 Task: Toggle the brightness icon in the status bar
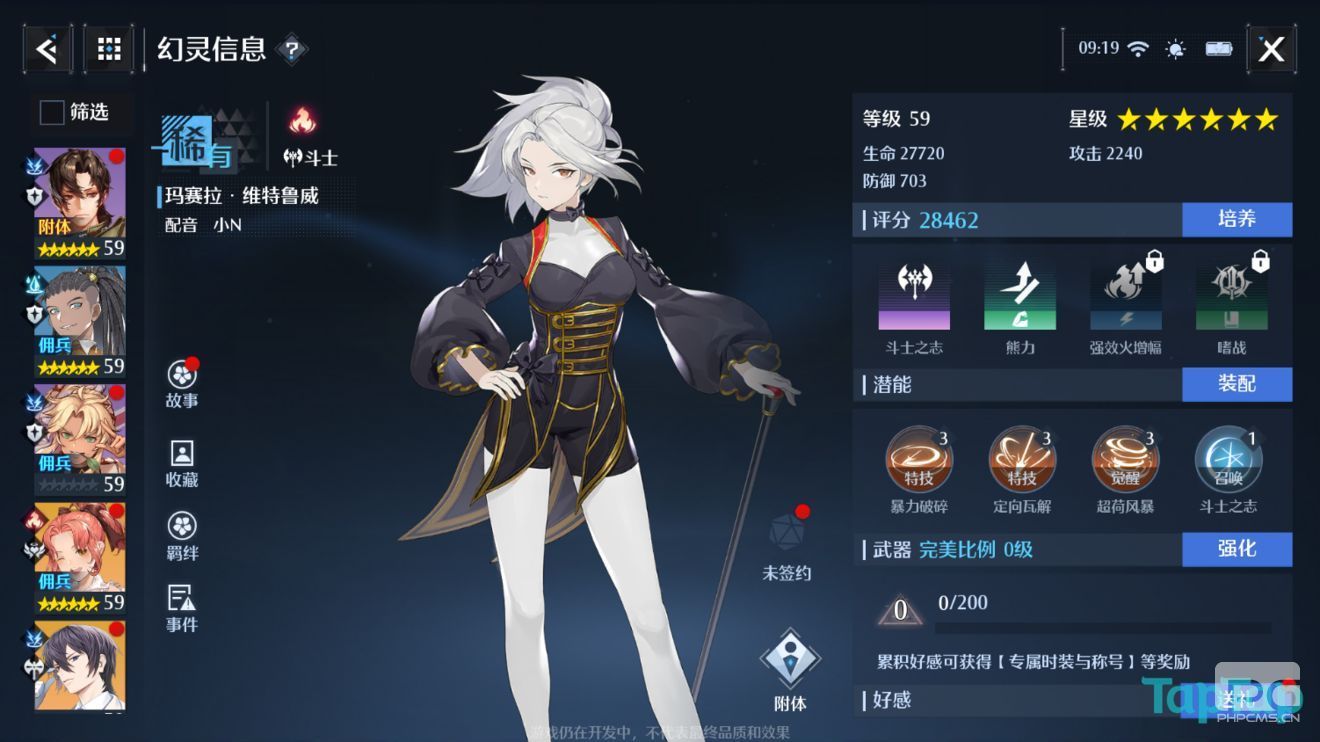point(1175,47)
